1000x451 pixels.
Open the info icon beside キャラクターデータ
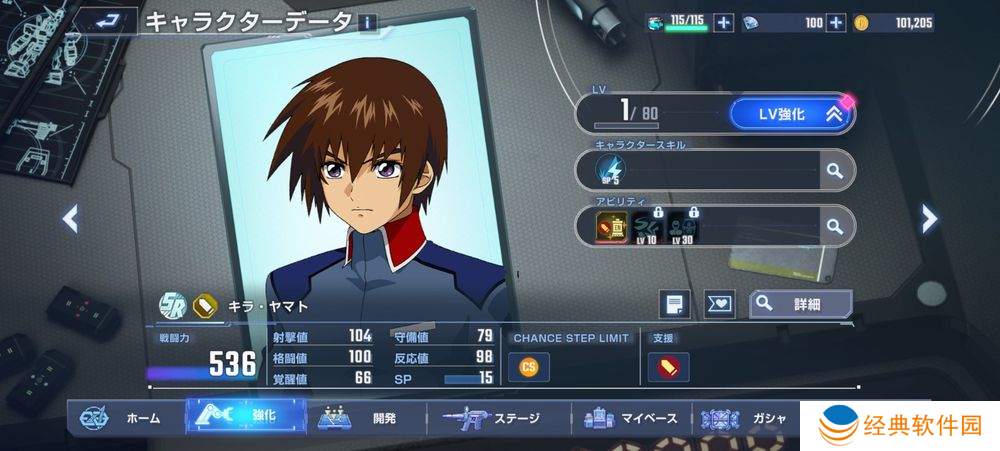click(368, 22)
